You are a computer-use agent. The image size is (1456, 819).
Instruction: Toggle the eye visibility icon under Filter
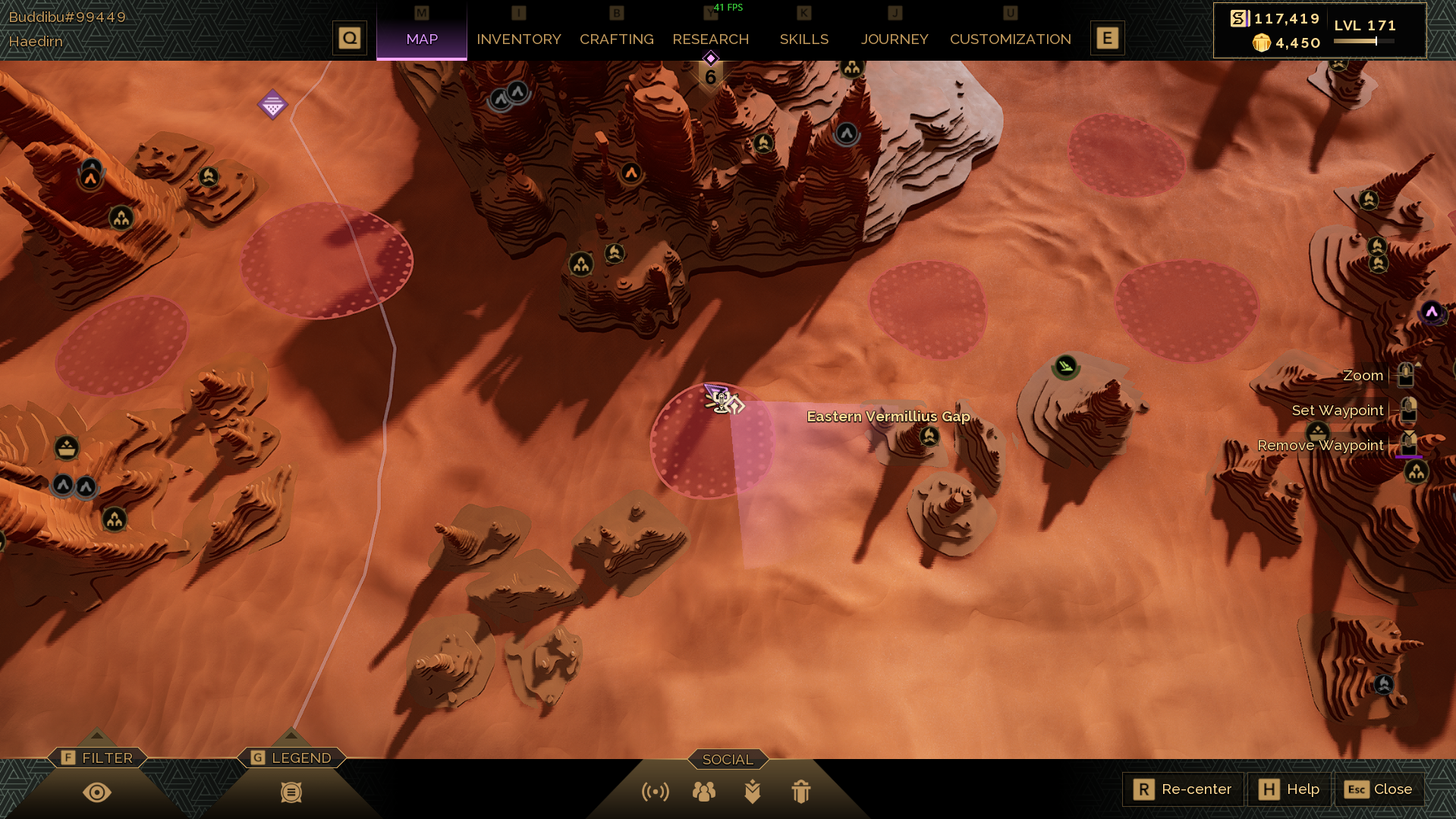[x=97, y=792]
